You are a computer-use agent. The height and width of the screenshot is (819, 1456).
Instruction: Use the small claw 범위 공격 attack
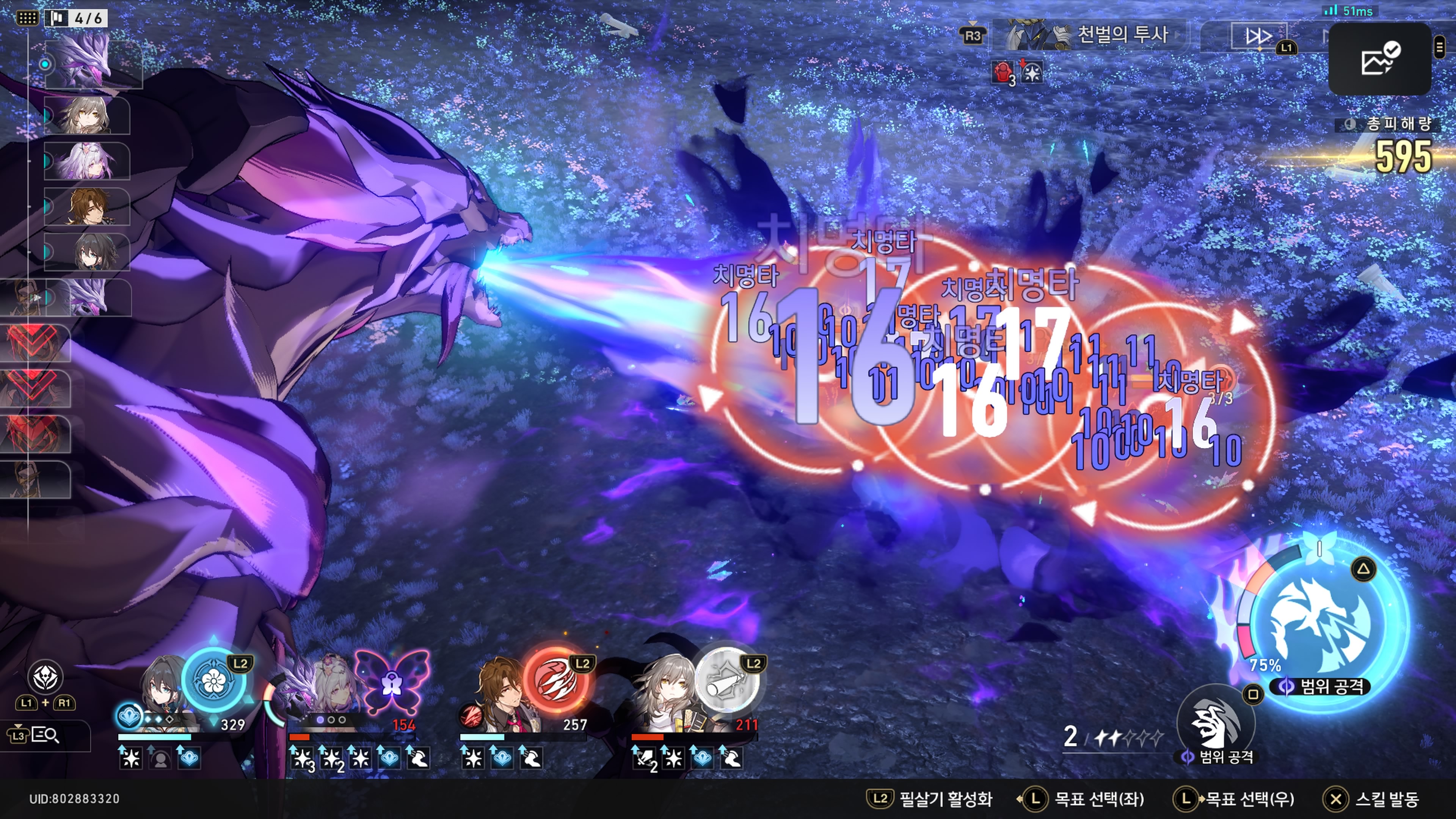tap(1215, 723)
